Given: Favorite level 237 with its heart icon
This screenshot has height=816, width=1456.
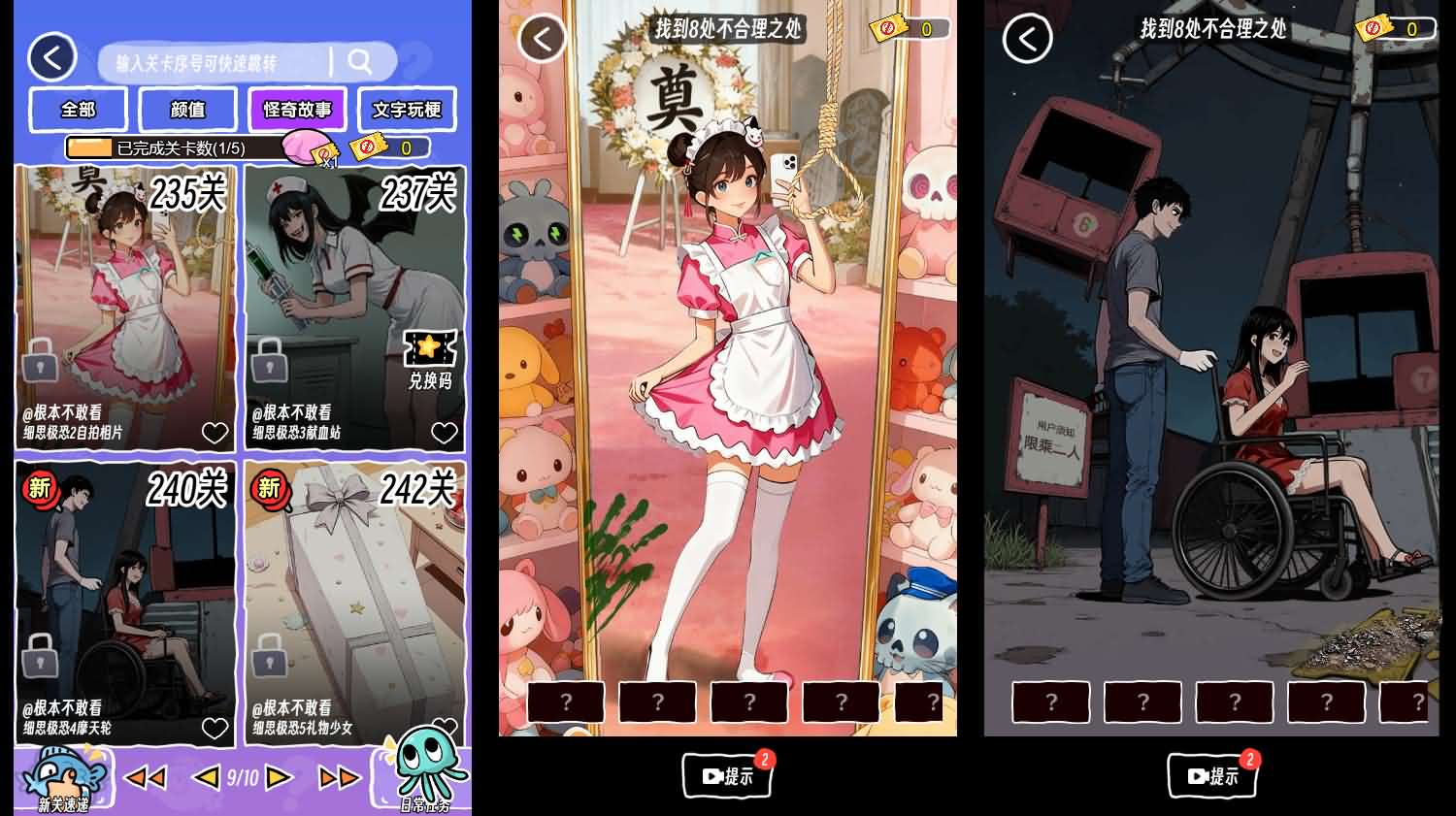Looking at the screenshot, I should click(444, 432).
